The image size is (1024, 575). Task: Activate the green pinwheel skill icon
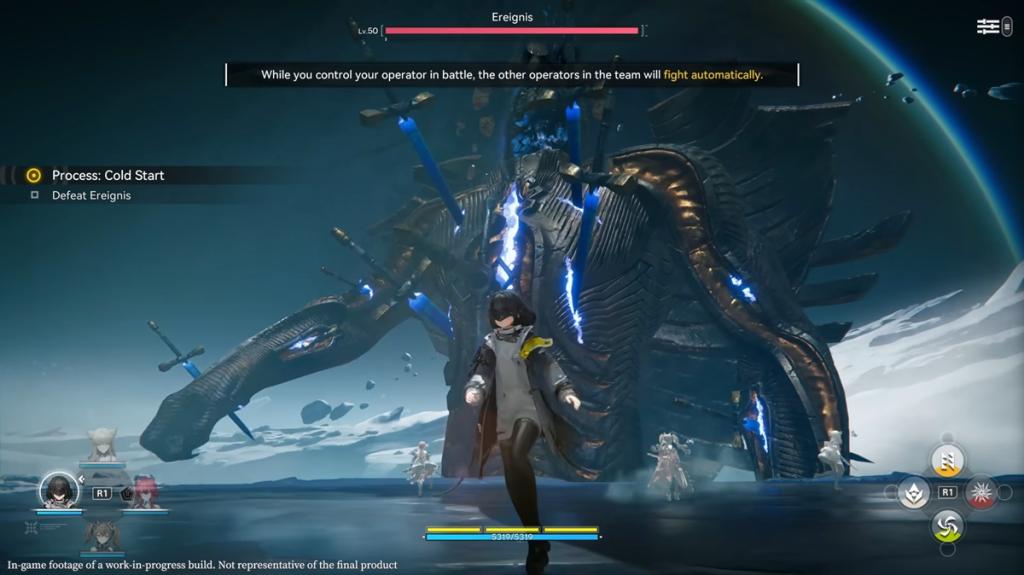pos(947,525)
